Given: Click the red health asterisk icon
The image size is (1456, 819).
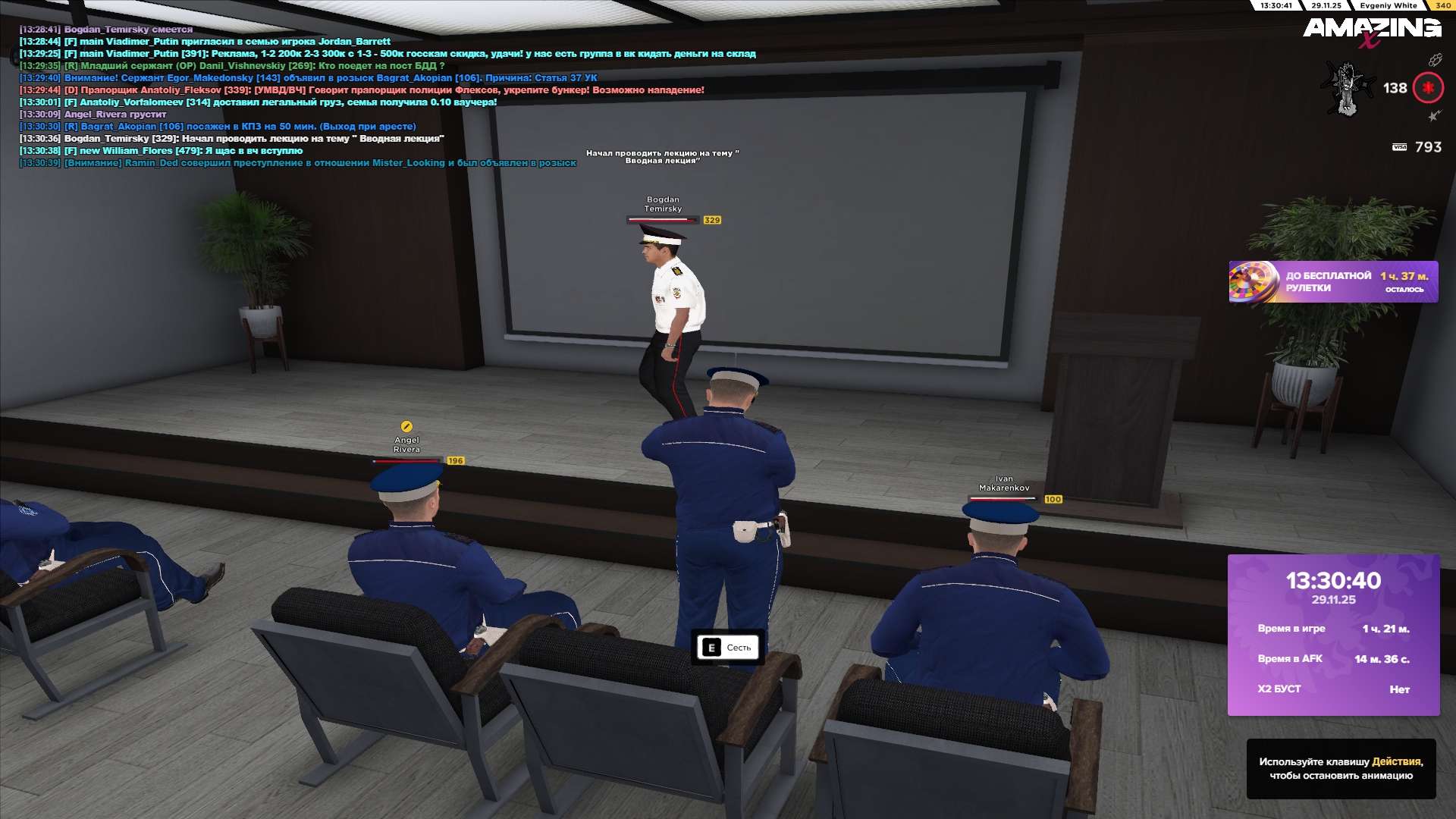Looking at the screenshot, I should tap(1428, 88).
